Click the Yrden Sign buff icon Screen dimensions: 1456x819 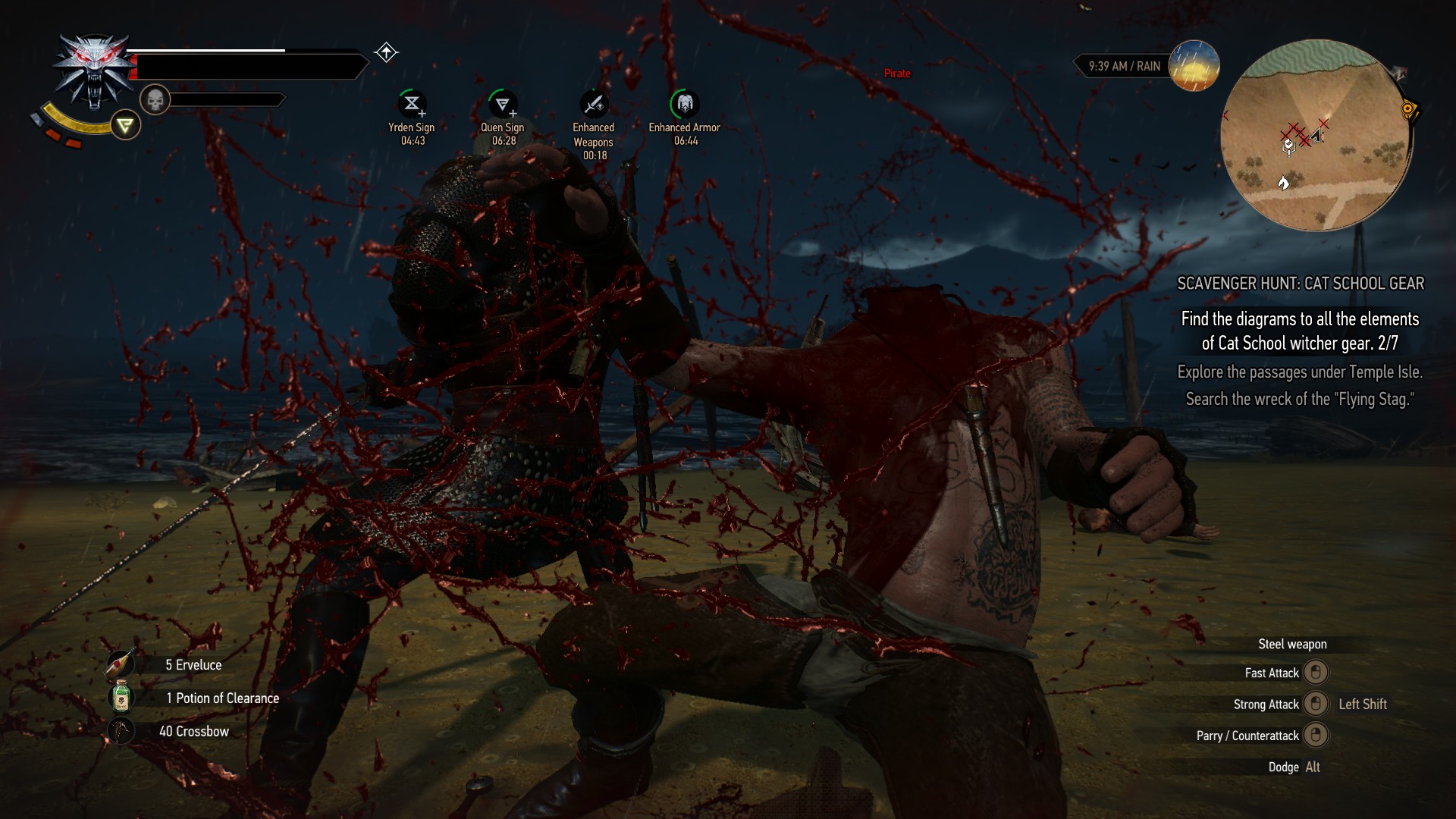(x=412, y=104)
